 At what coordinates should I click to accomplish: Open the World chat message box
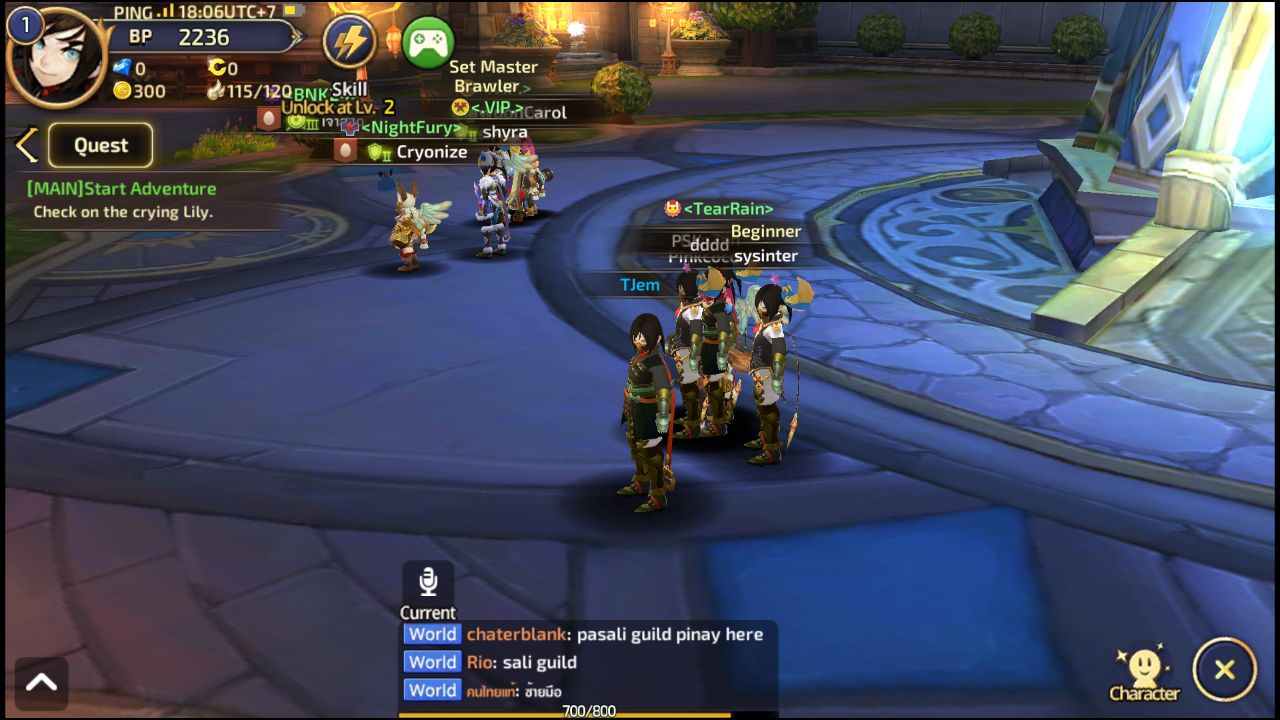(x=588, y=662)
